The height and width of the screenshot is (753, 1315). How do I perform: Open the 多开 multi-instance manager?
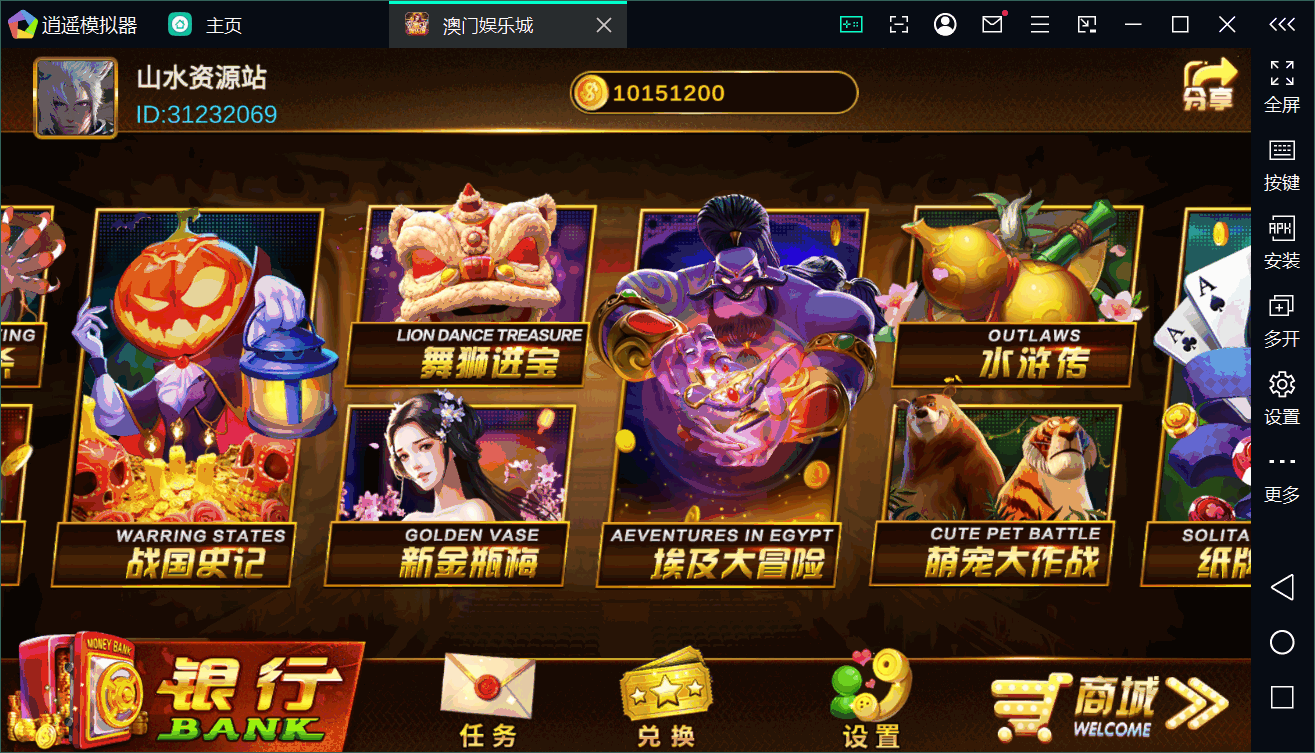point(1281,322)
